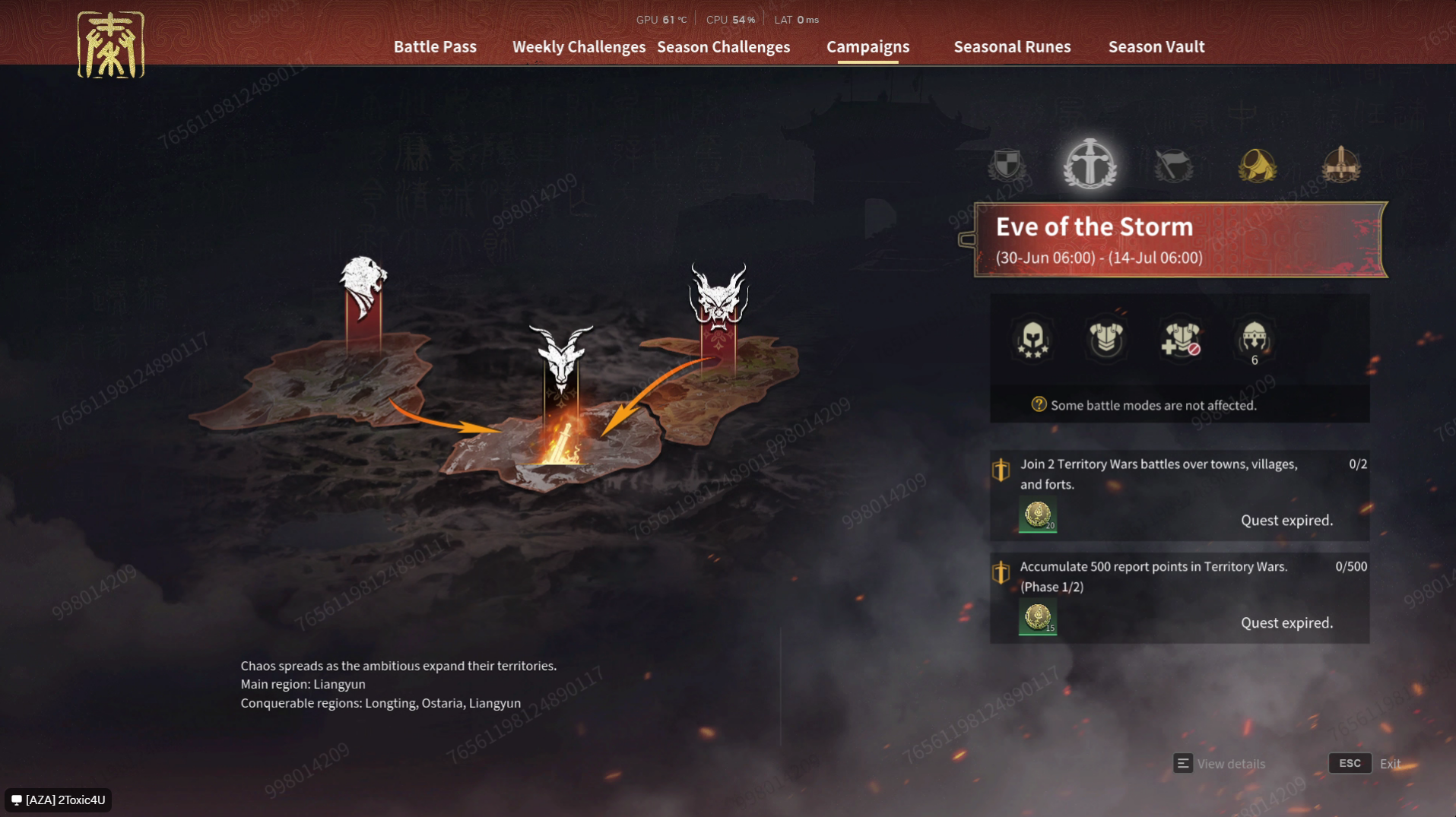Screen dimensions: 1456x817
Task: Click the Exit button
Action: tap(1365, 764)
